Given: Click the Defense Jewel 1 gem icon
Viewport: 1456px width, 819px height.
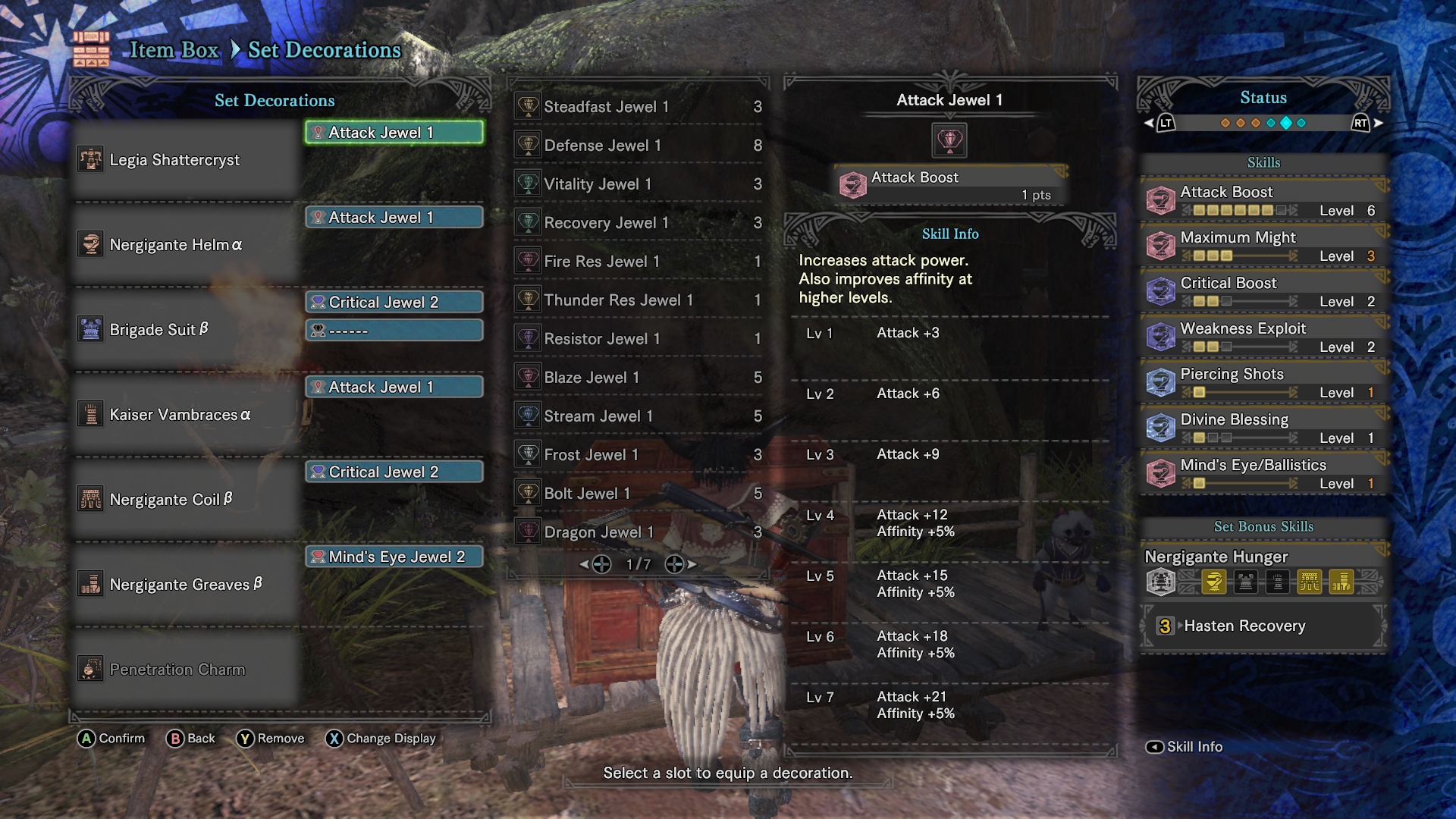Looking at the screenshot, I should (526, 145).
